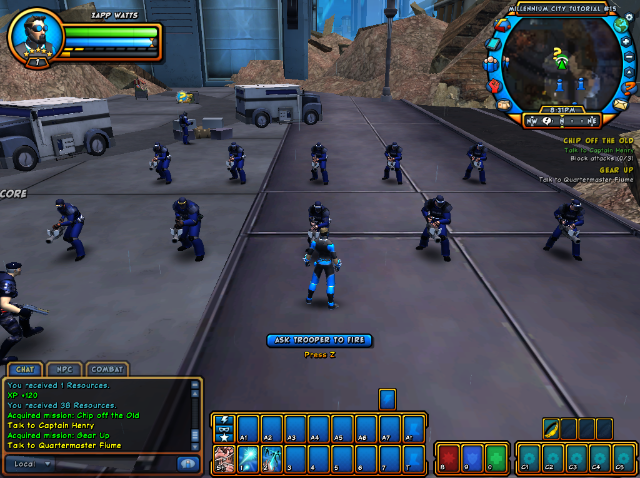
Task: Open the red fist powers icon
Action: coord(494,85)
